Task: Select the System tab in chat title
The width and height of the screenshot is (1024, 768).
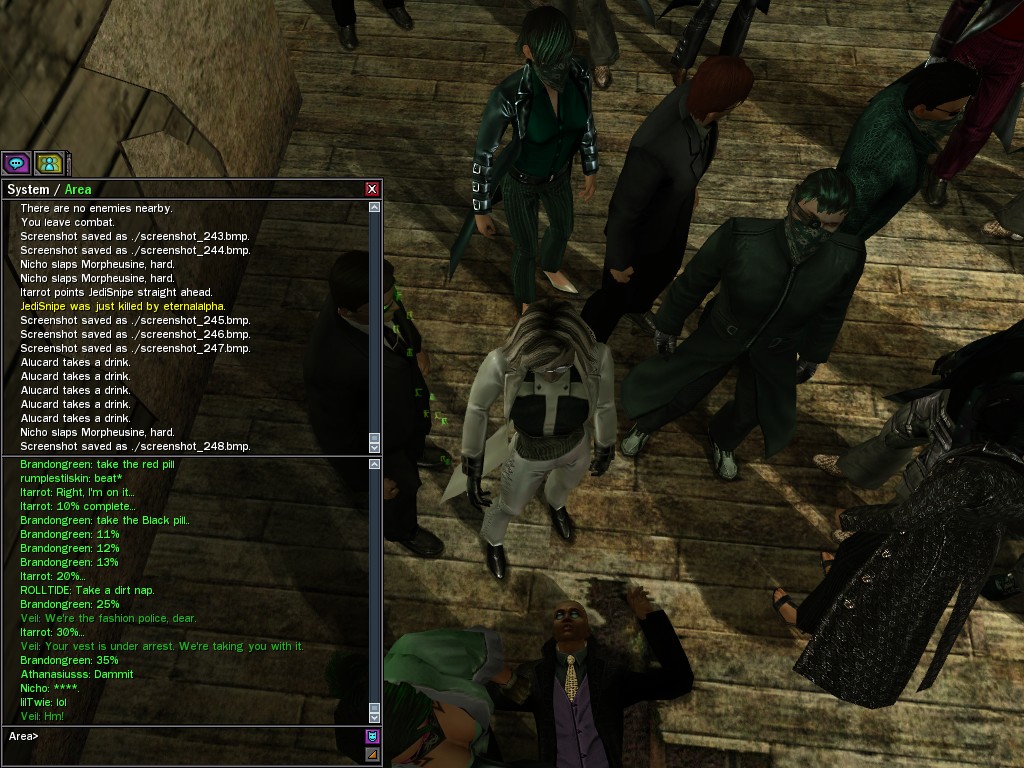Action: 28,190
